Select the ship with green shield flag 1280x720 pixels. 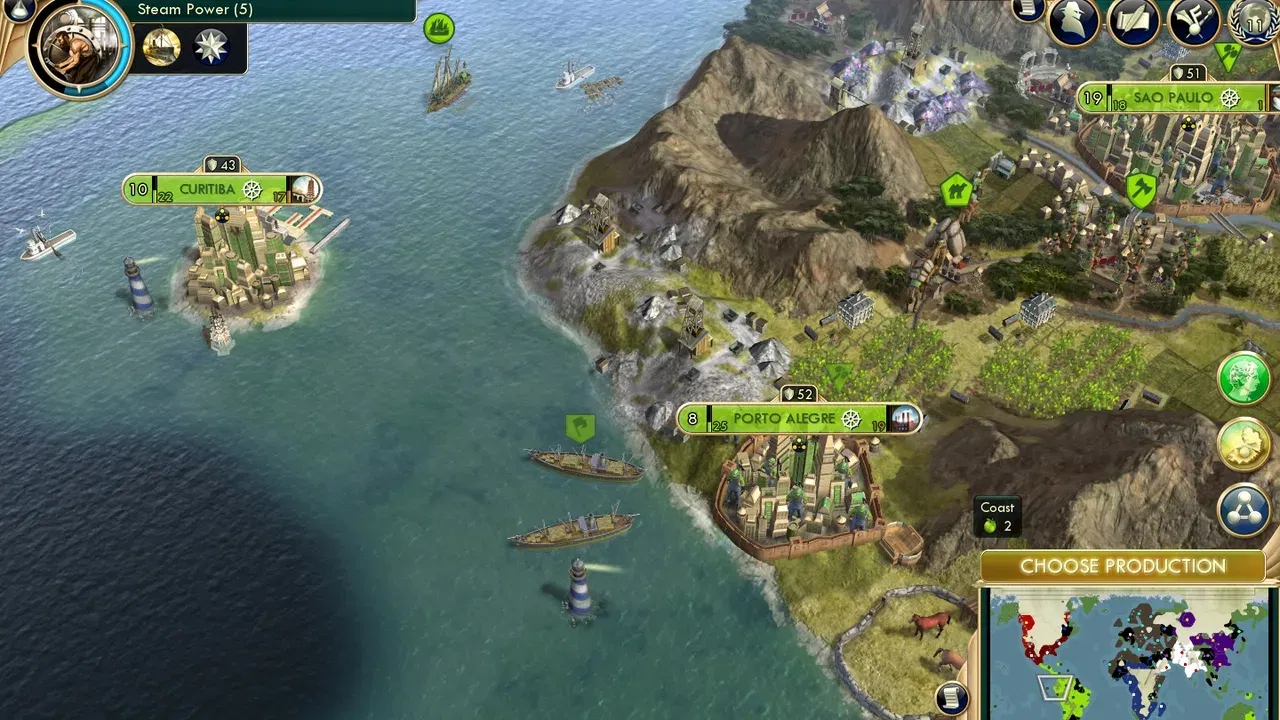point(585,463)
